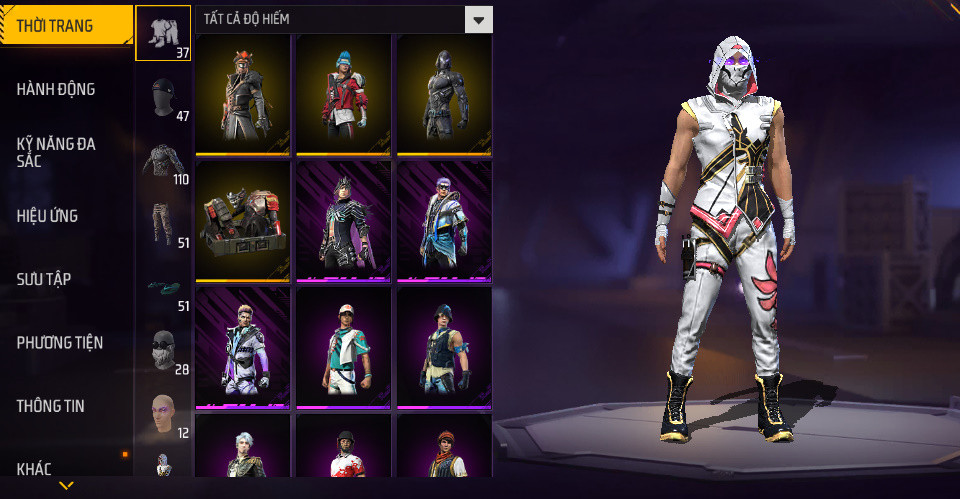The height and width of the screenshot is (499, 960).
Task: Expand the yellow chevron below the tabs
Action: click(66, 486)
